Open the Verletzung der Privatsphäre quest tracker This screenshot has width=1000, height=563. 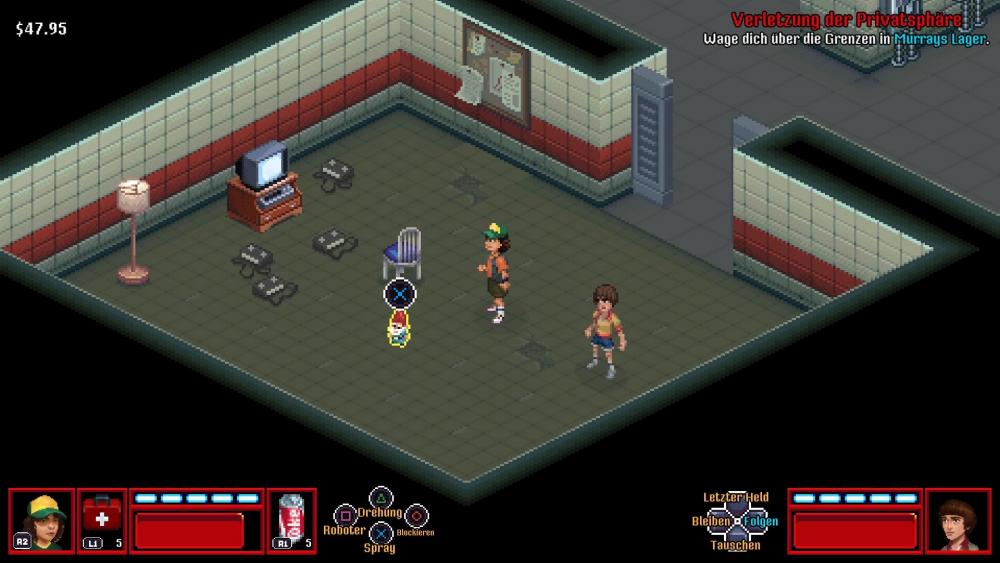point(845,20)
